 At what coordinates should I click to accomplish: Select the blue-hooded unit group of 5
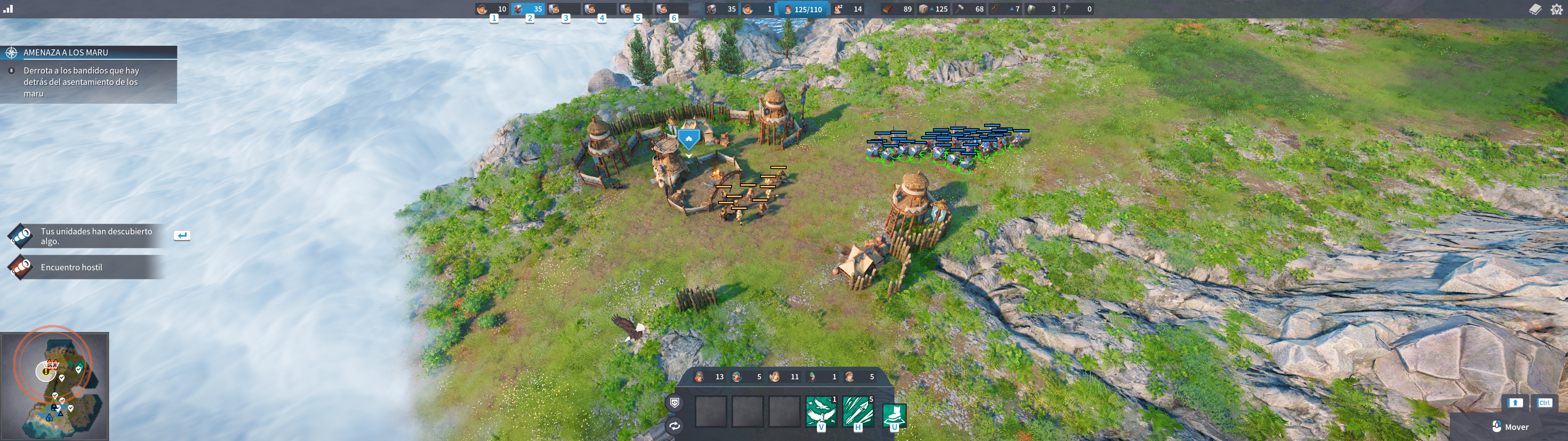[747, 377]
